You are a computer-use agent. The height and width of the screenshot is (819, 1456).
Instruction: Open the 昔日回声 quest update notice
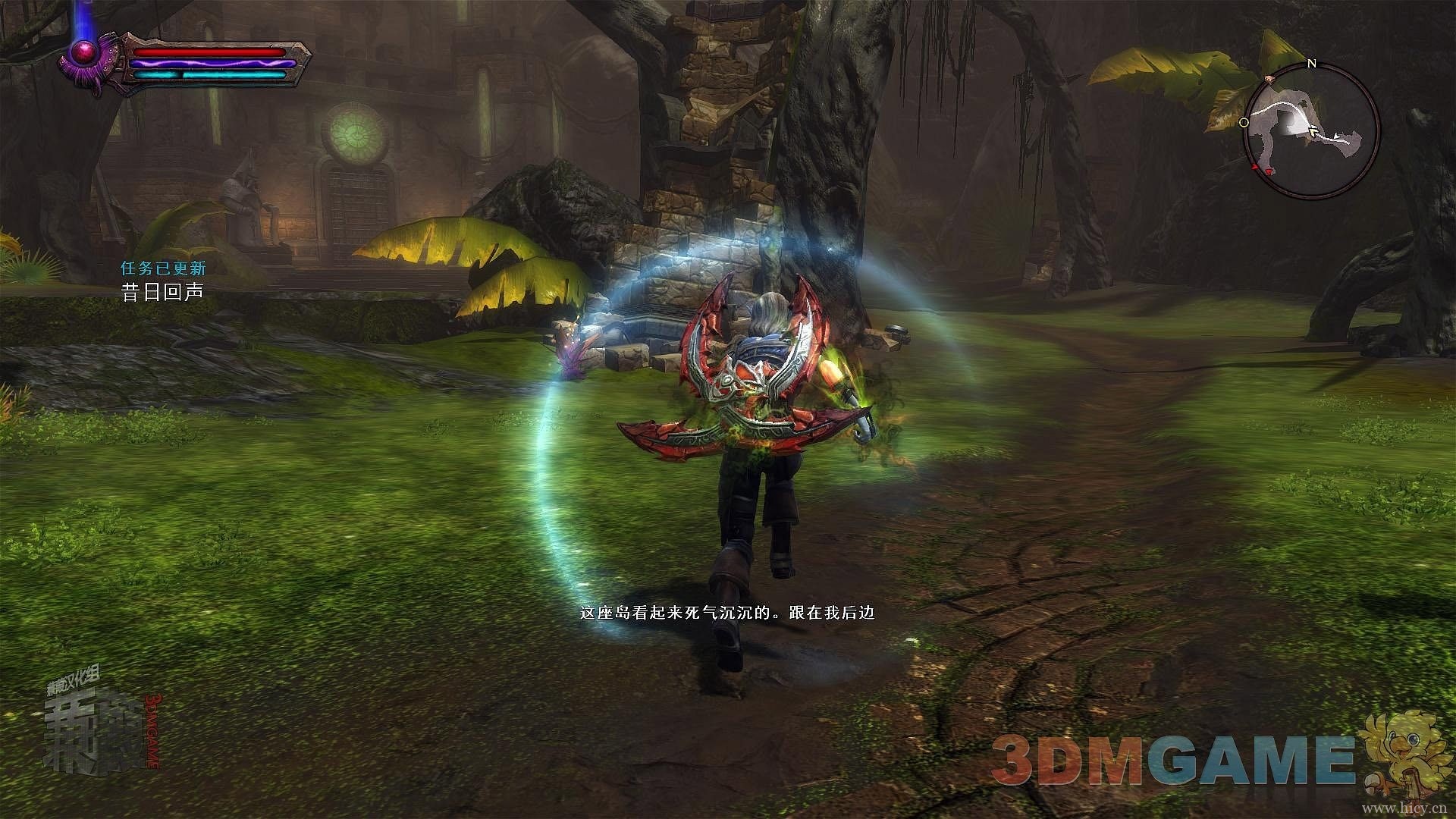coord(163,291)
